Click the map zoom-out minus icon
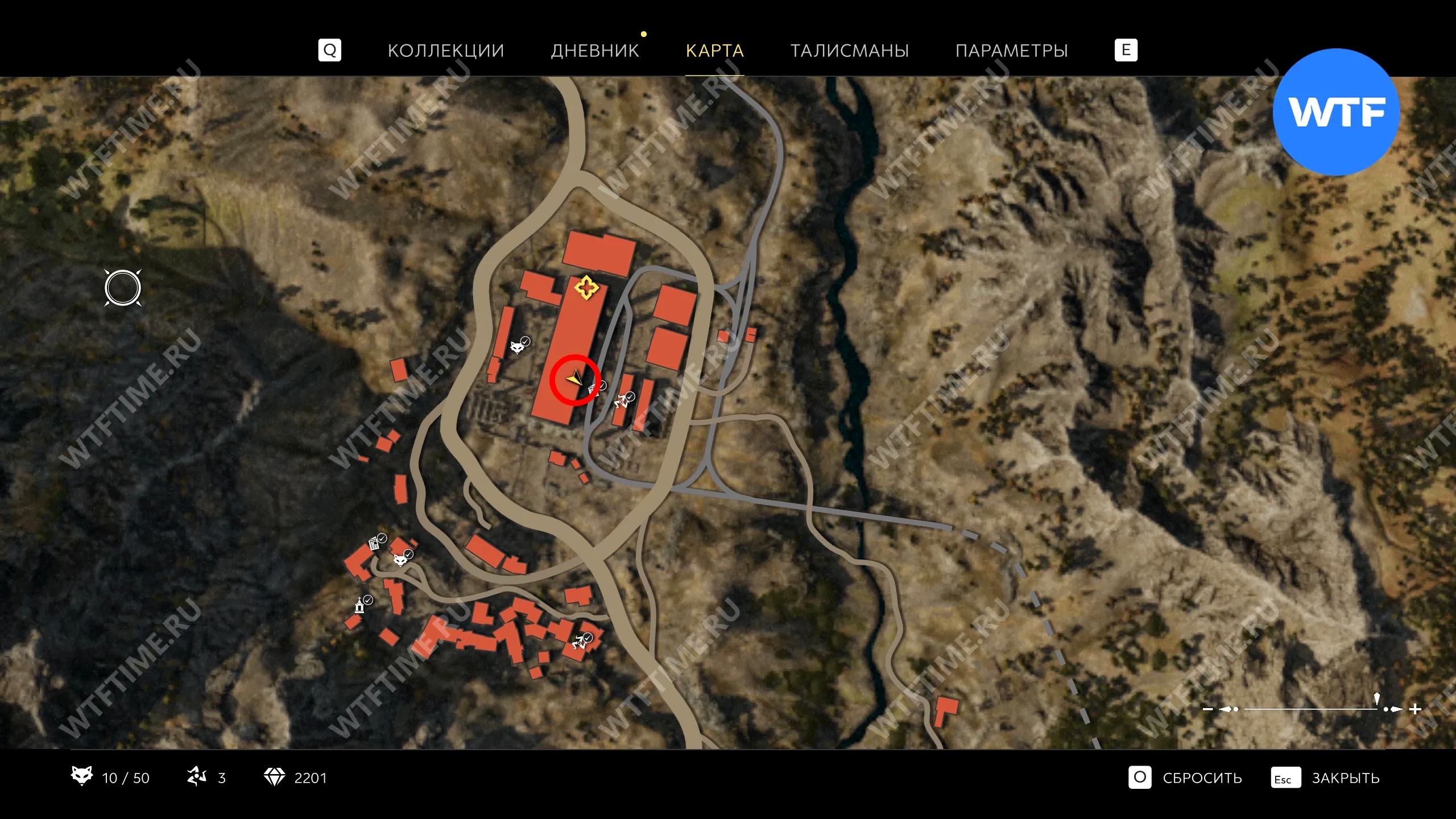This screenshot has width=1456, height=819. (x=1208, y=709)
